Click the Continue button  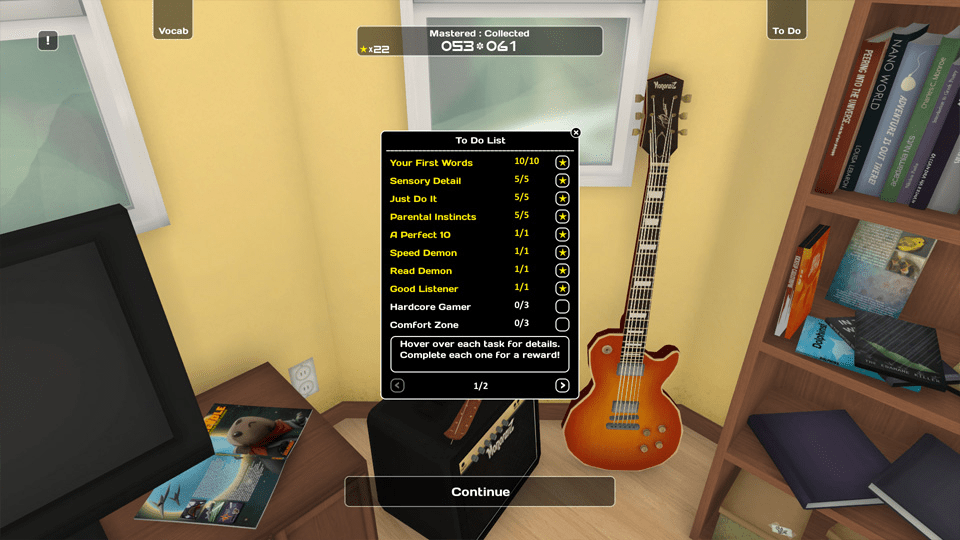coord(480,492)
